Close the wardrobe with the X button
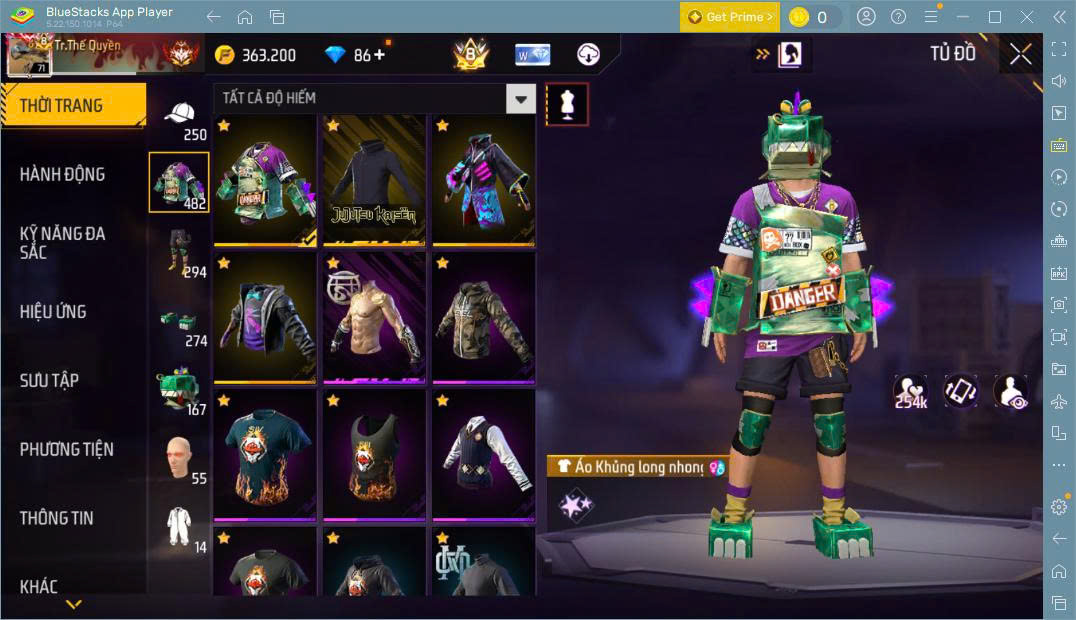The height and width of the screenshot is (620, 1076). pyautogui.click(x=1020, y=54)
